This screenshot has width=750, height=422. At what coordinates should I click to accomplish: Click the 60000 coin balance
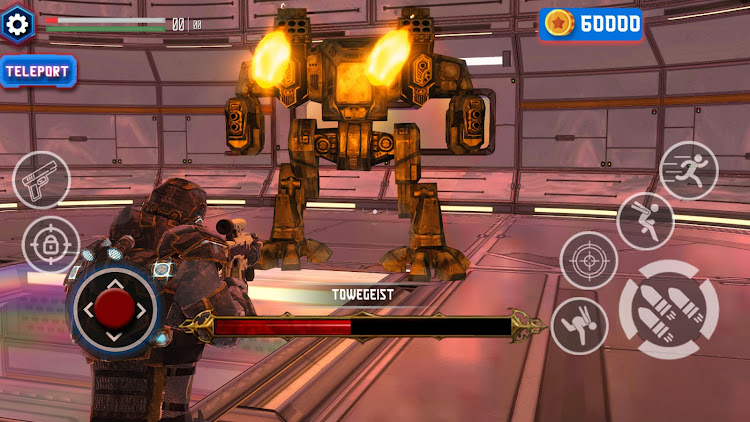[x=591, y=24]
